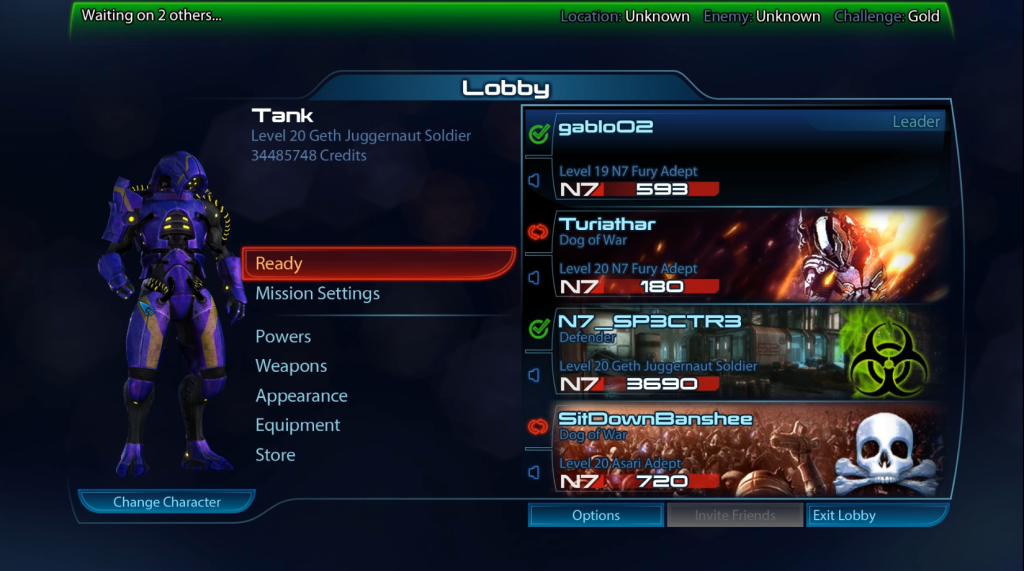The width and height of the screenshot is (1024, 571).
Task: Select the Weapons menu entry
Action: pos(291,366)
